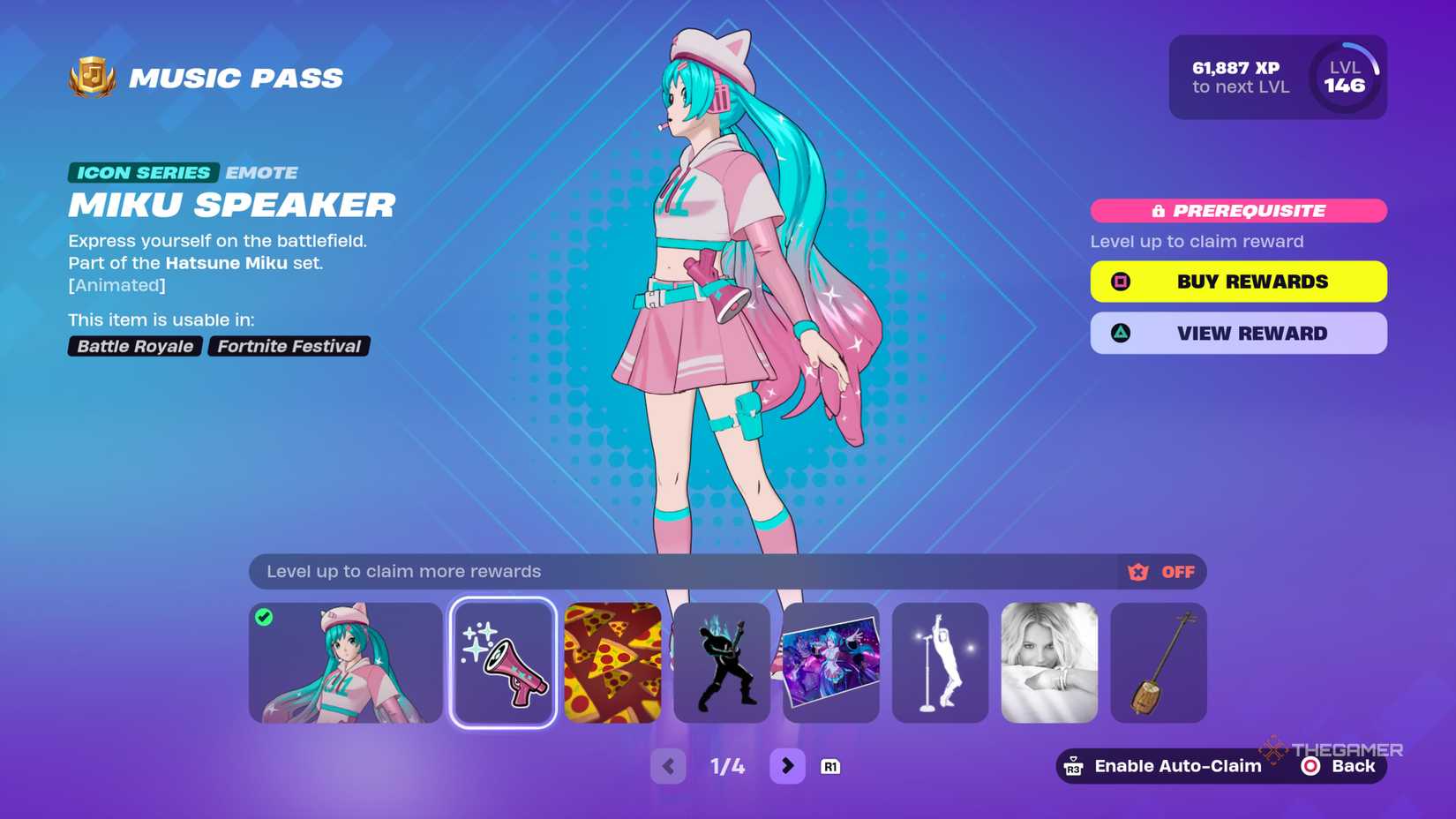Select the Battle Royale tag
Viewport: 1456px width, 819px height.
click(135, 346)
